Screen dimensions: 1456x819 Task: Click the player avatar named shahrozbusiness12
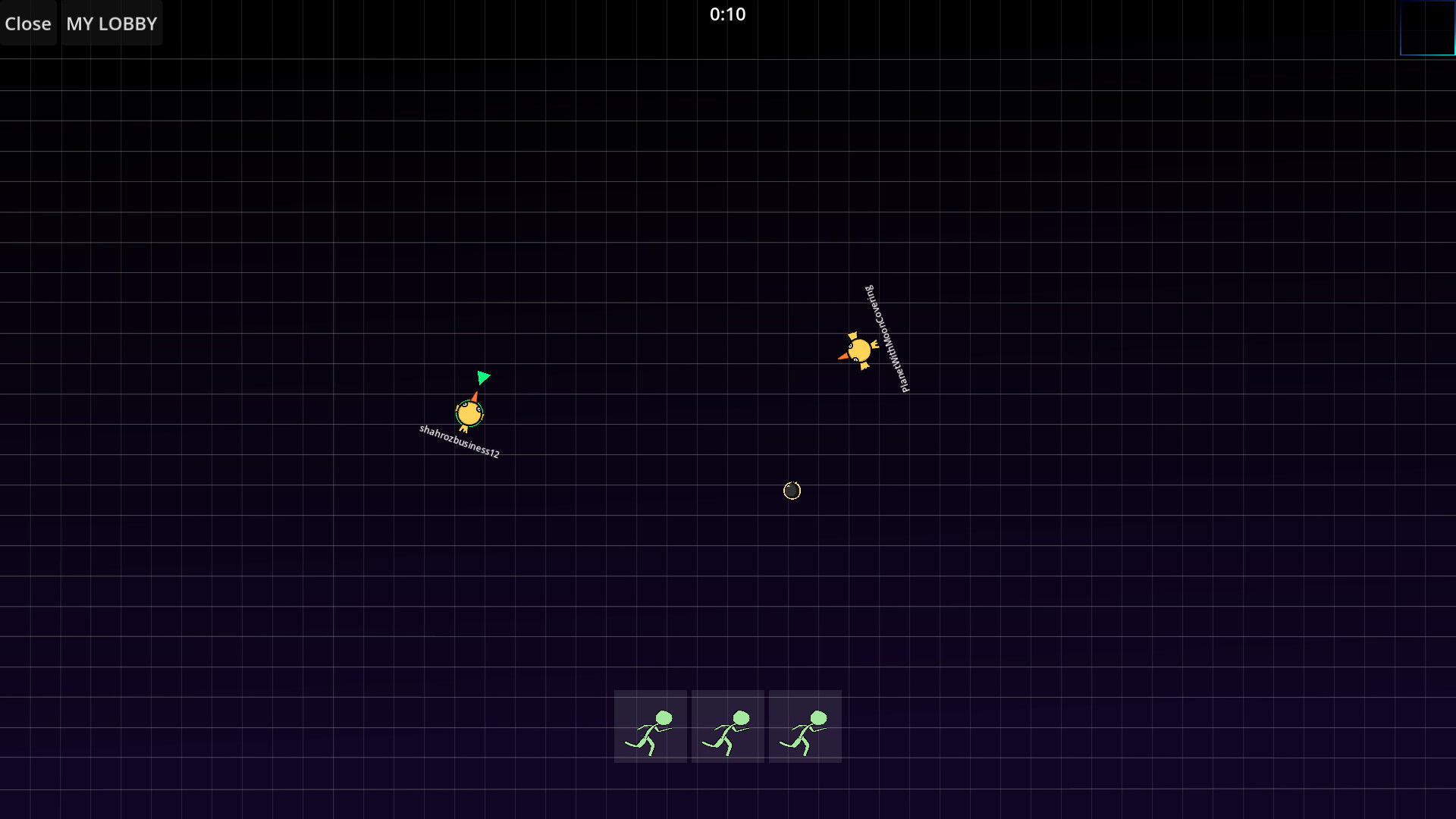pos(469,413)
